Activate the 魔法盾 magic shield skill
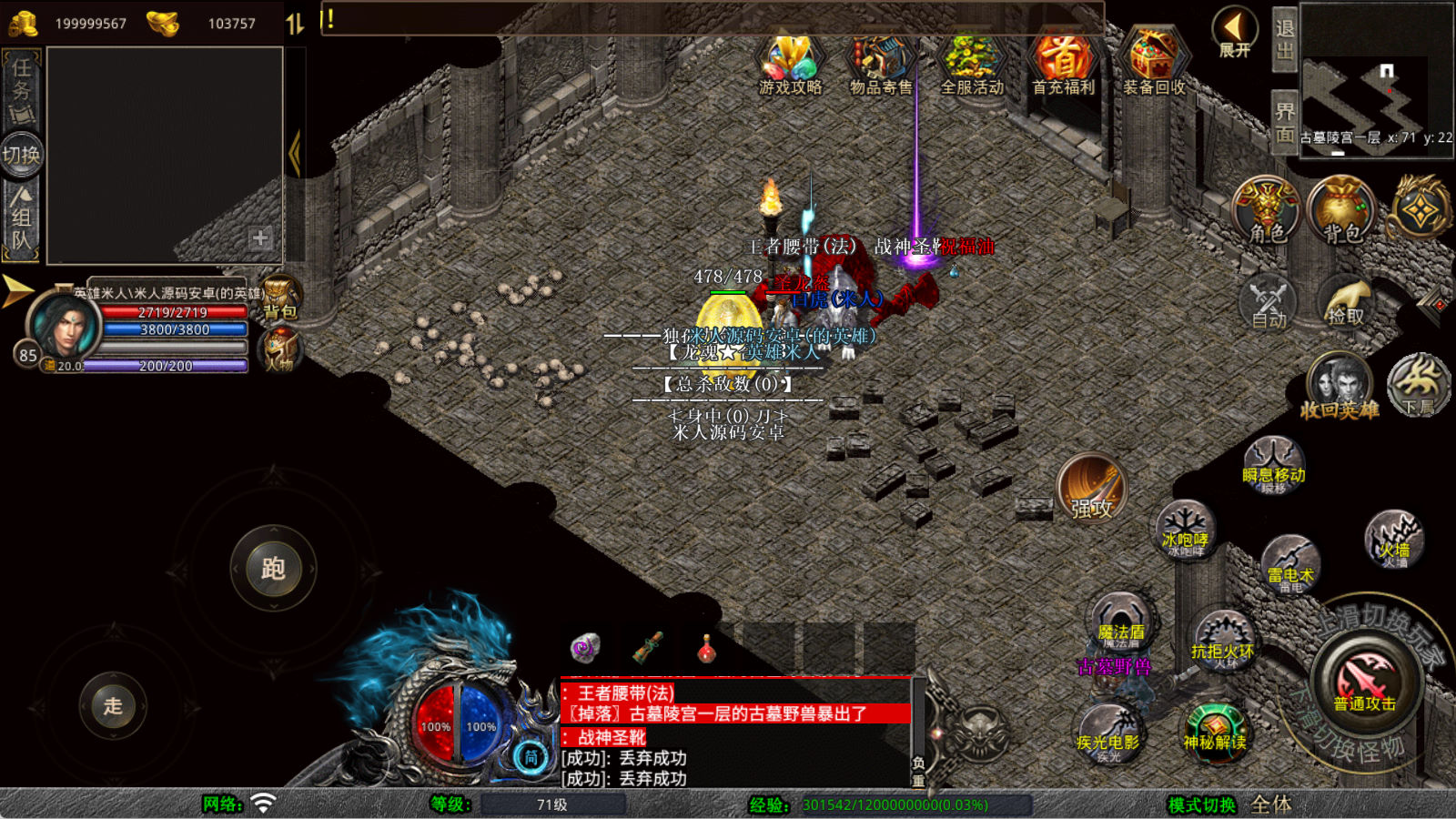This screenshot has height=819, width=1456. (1120, 622)
